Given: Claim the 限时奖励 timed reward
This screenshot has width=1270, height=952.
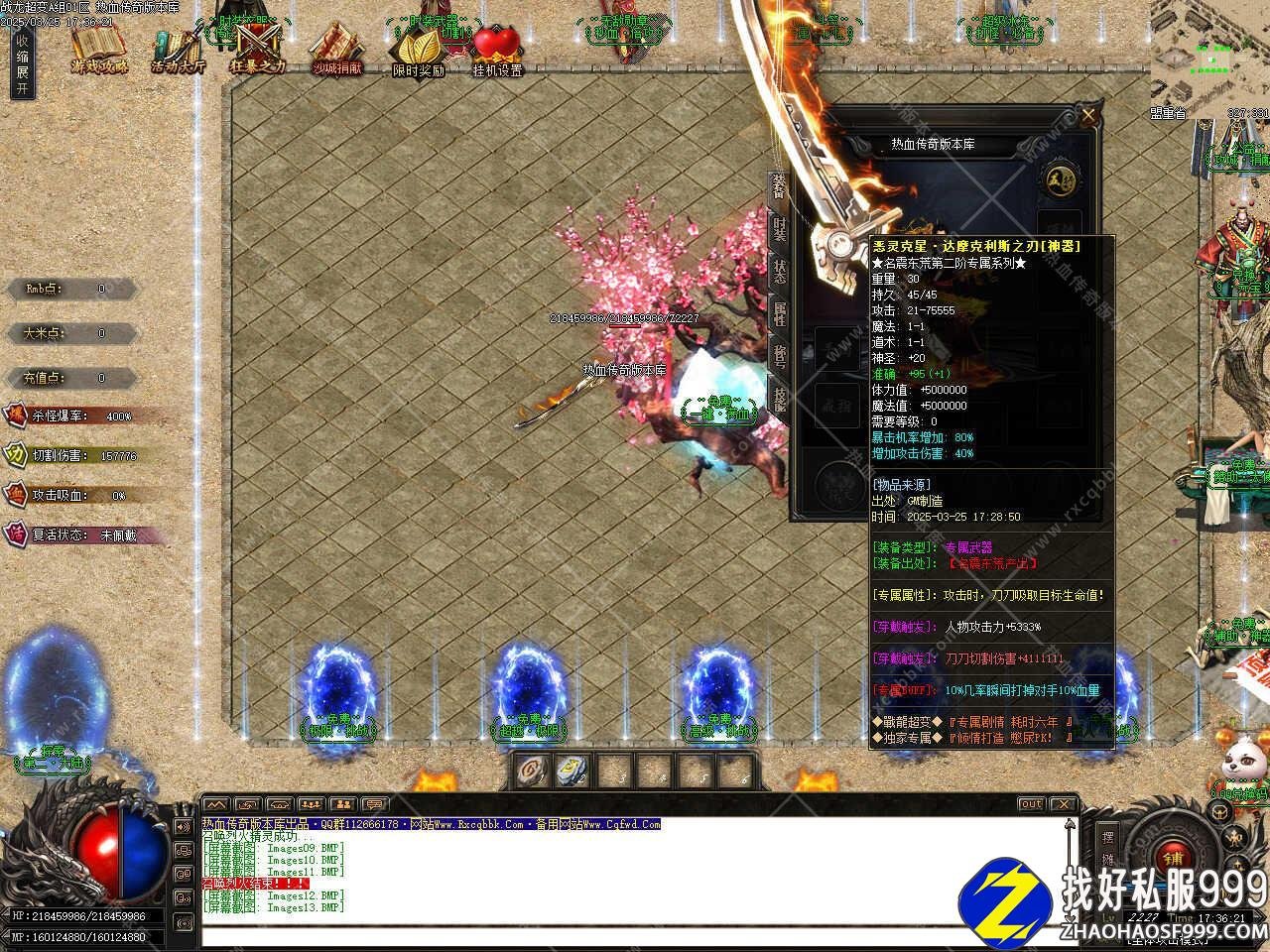Looking at the screenshot, I should (x=418, y=48).
